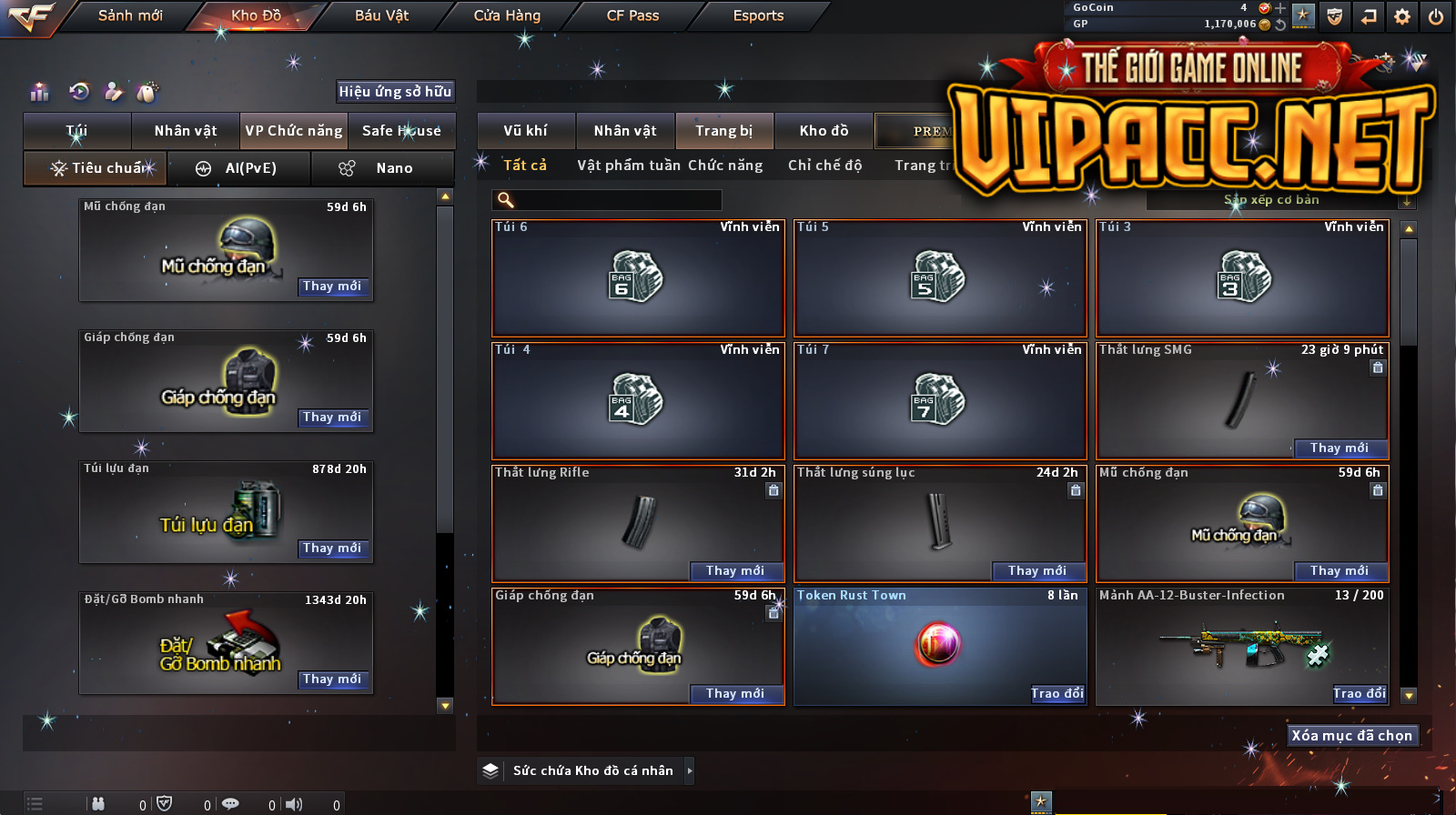Screen dimensions: 1456x815
Task: Go to the CF Pass tab
Action: pos(632,15)
